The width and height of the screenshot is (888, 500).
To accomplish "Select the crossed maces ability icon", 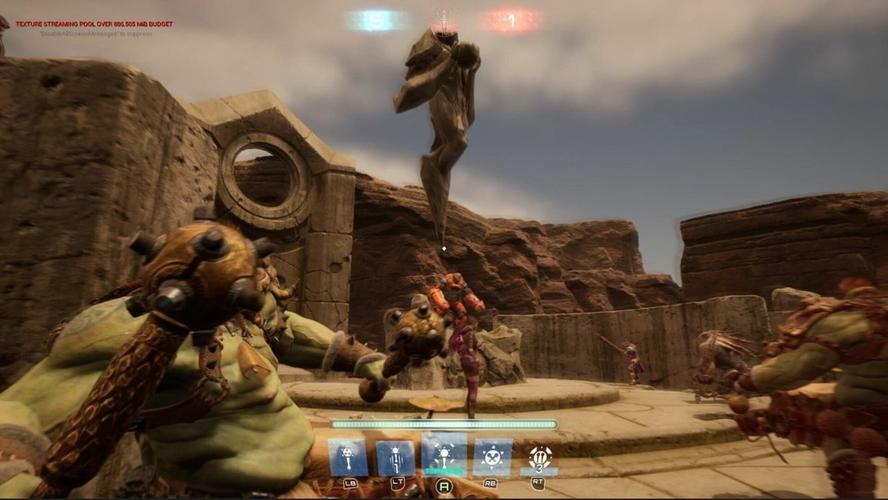I will pyautogui.click(x=492, y=457).
